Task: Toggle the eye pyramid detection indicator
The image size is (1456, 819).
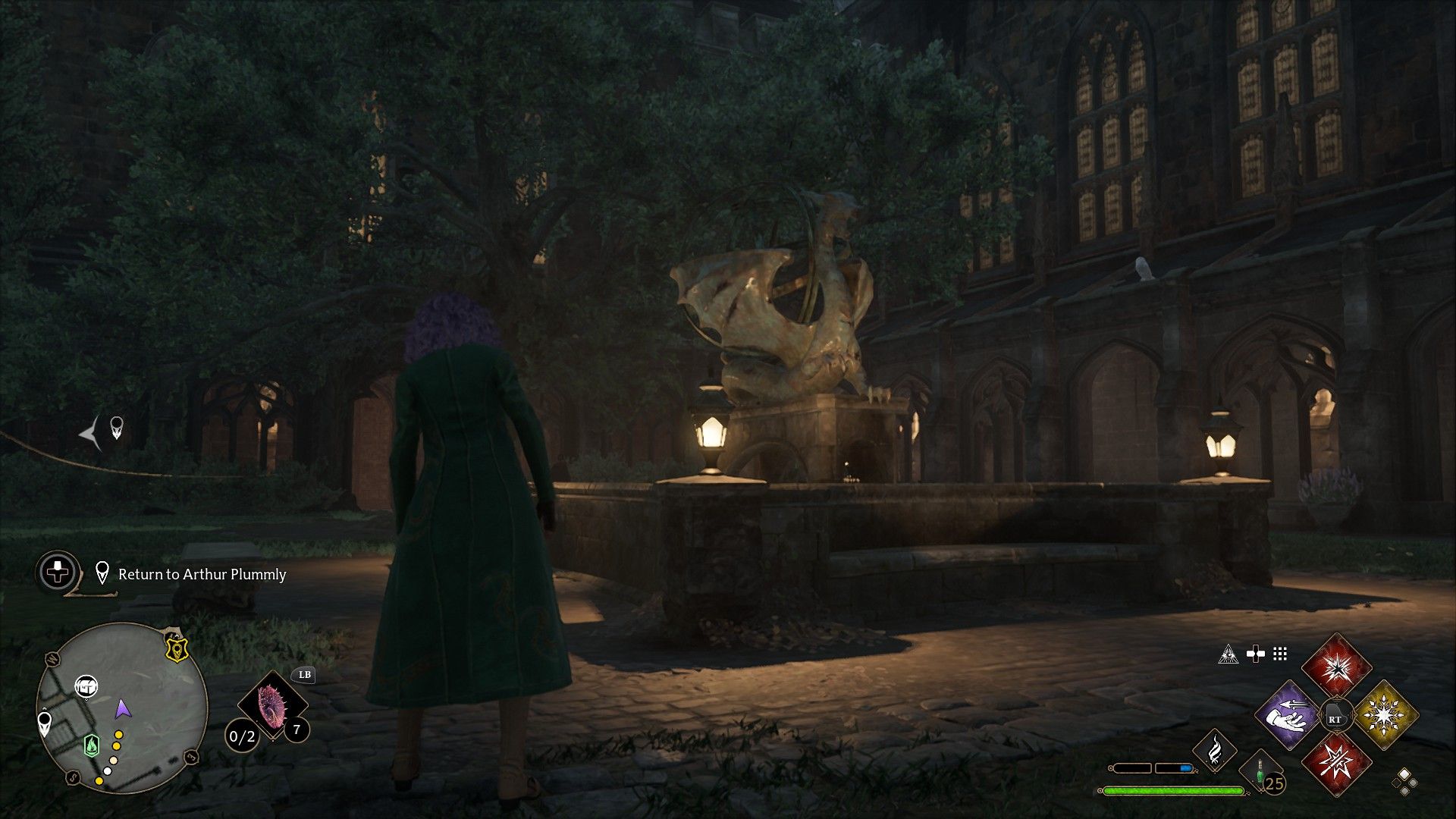Action: (1229, 654)
